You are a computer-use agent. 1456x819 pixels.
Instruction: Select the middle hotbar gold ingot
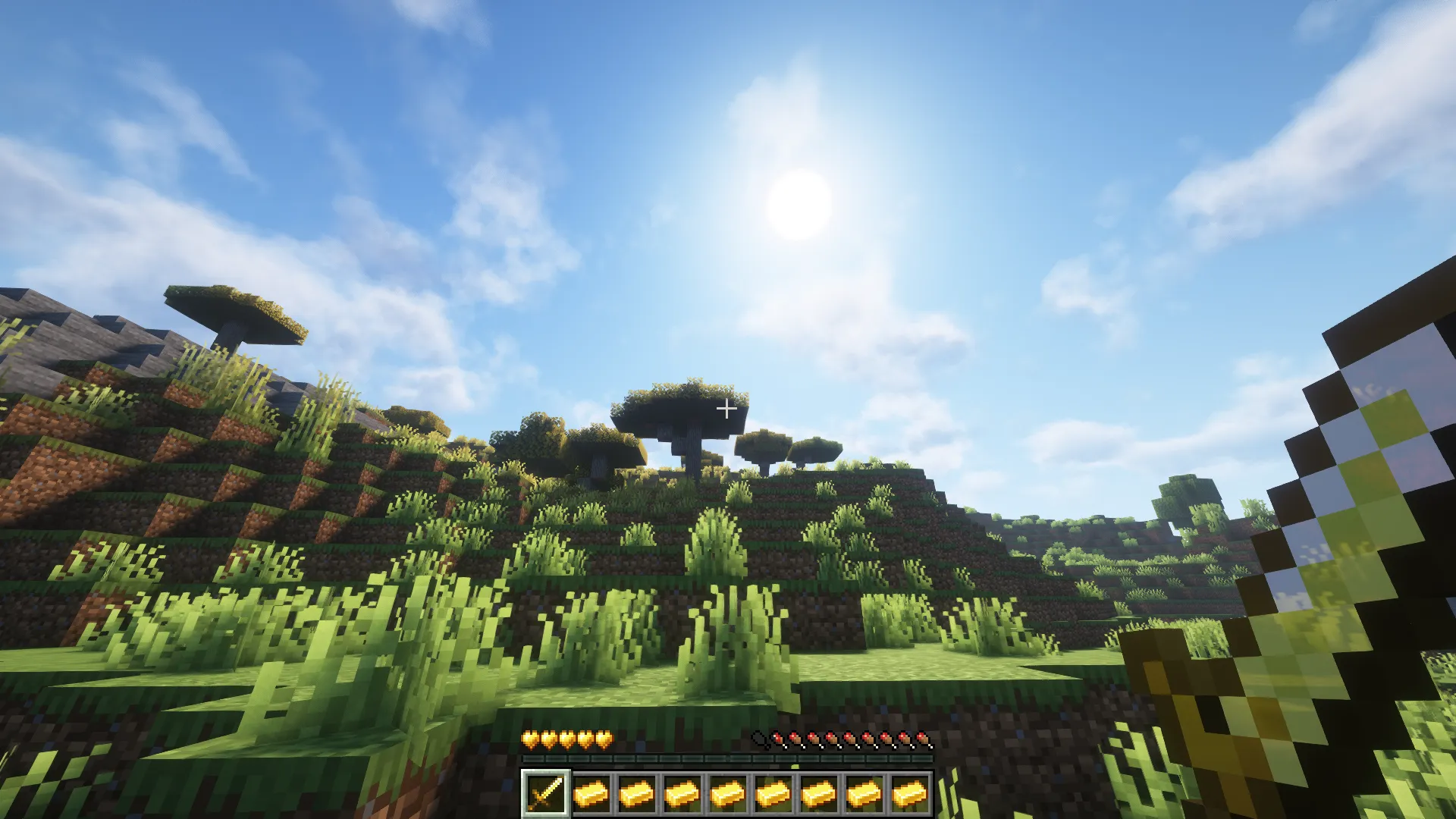click(726, 791)
